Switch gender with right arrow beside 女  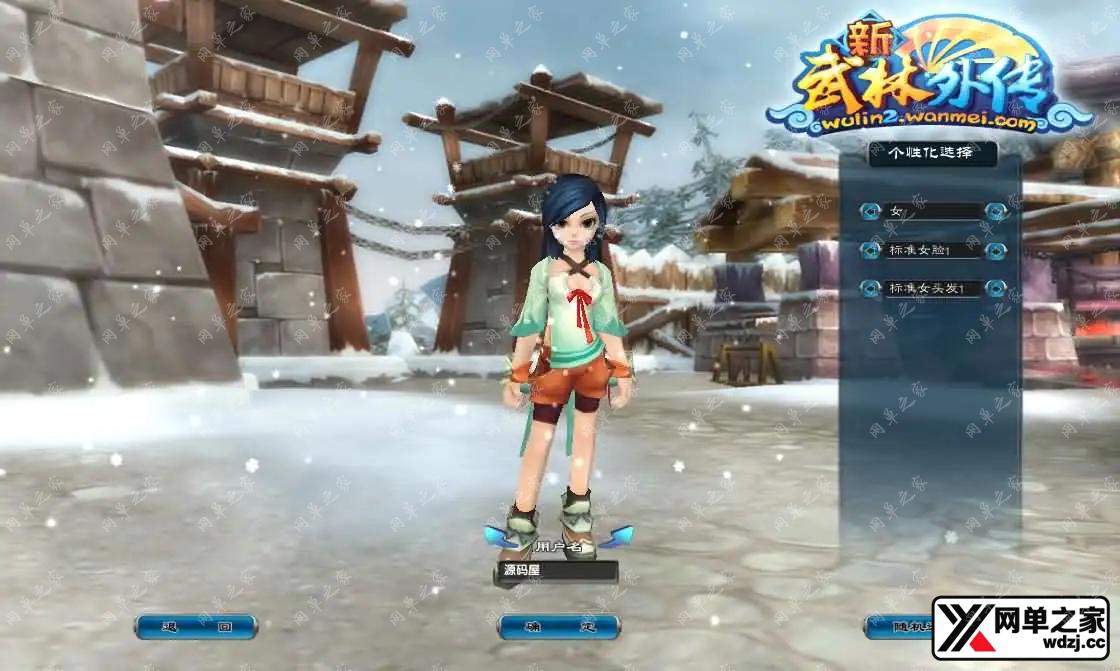(995, 211)
